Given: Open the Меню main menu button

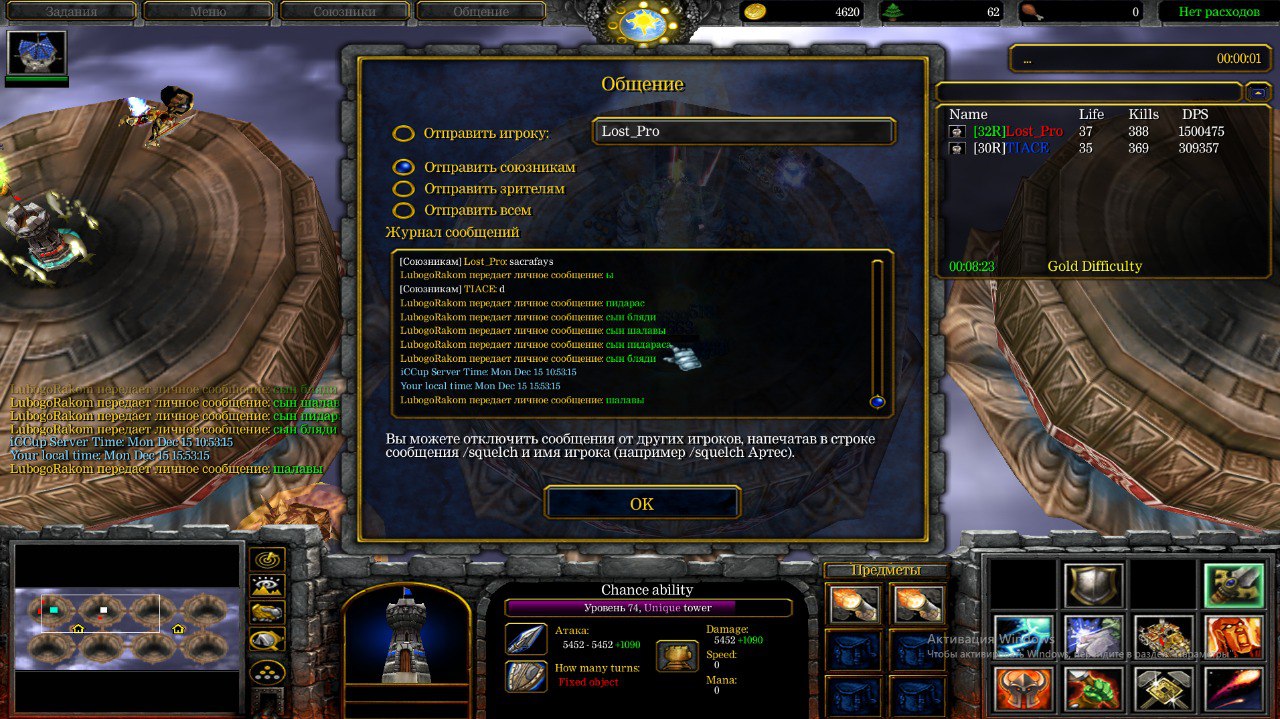Looking at the screenshot, I should (208, 12).
